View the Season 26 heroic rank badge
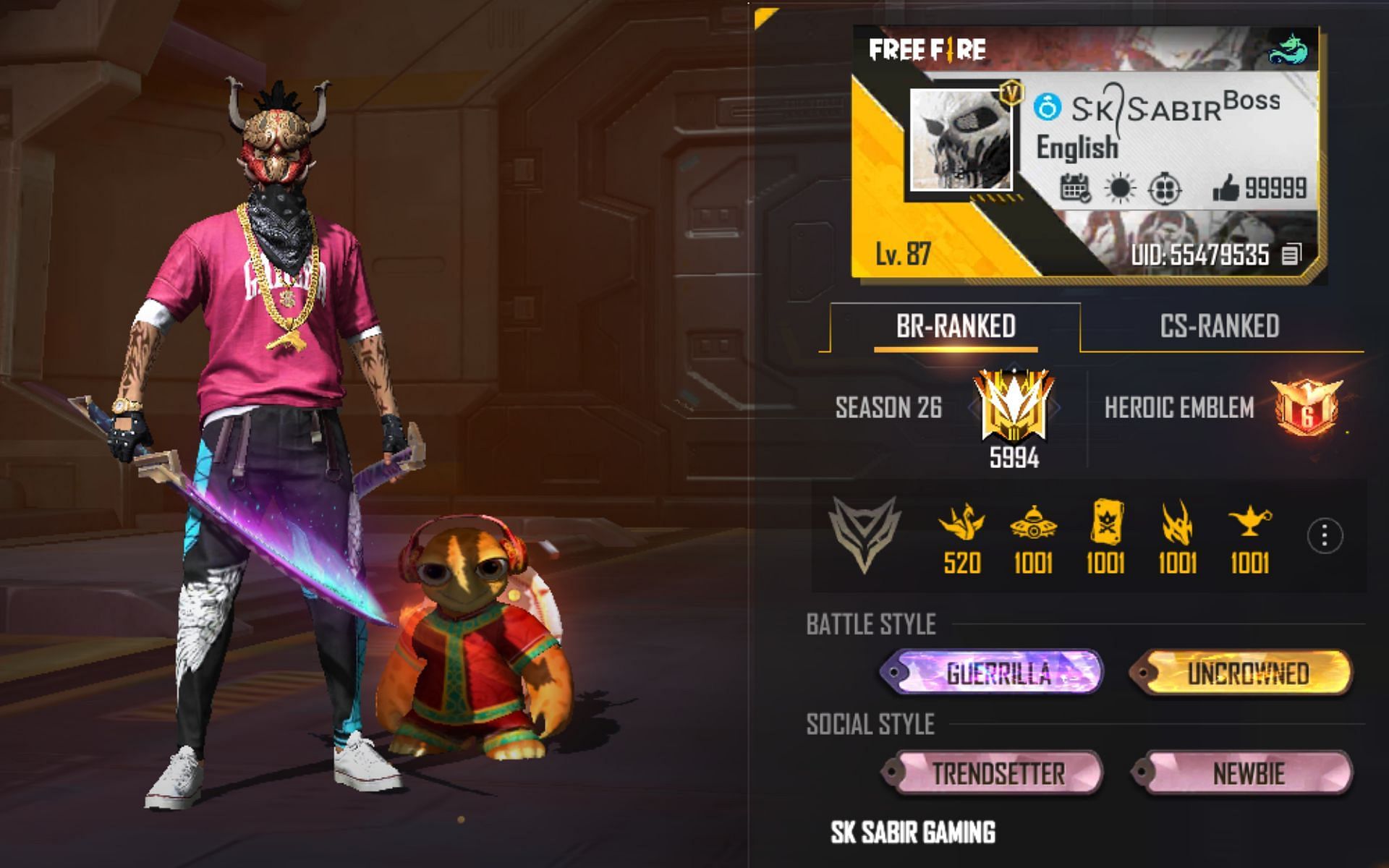The image size is (1389, 868). 1013,407
